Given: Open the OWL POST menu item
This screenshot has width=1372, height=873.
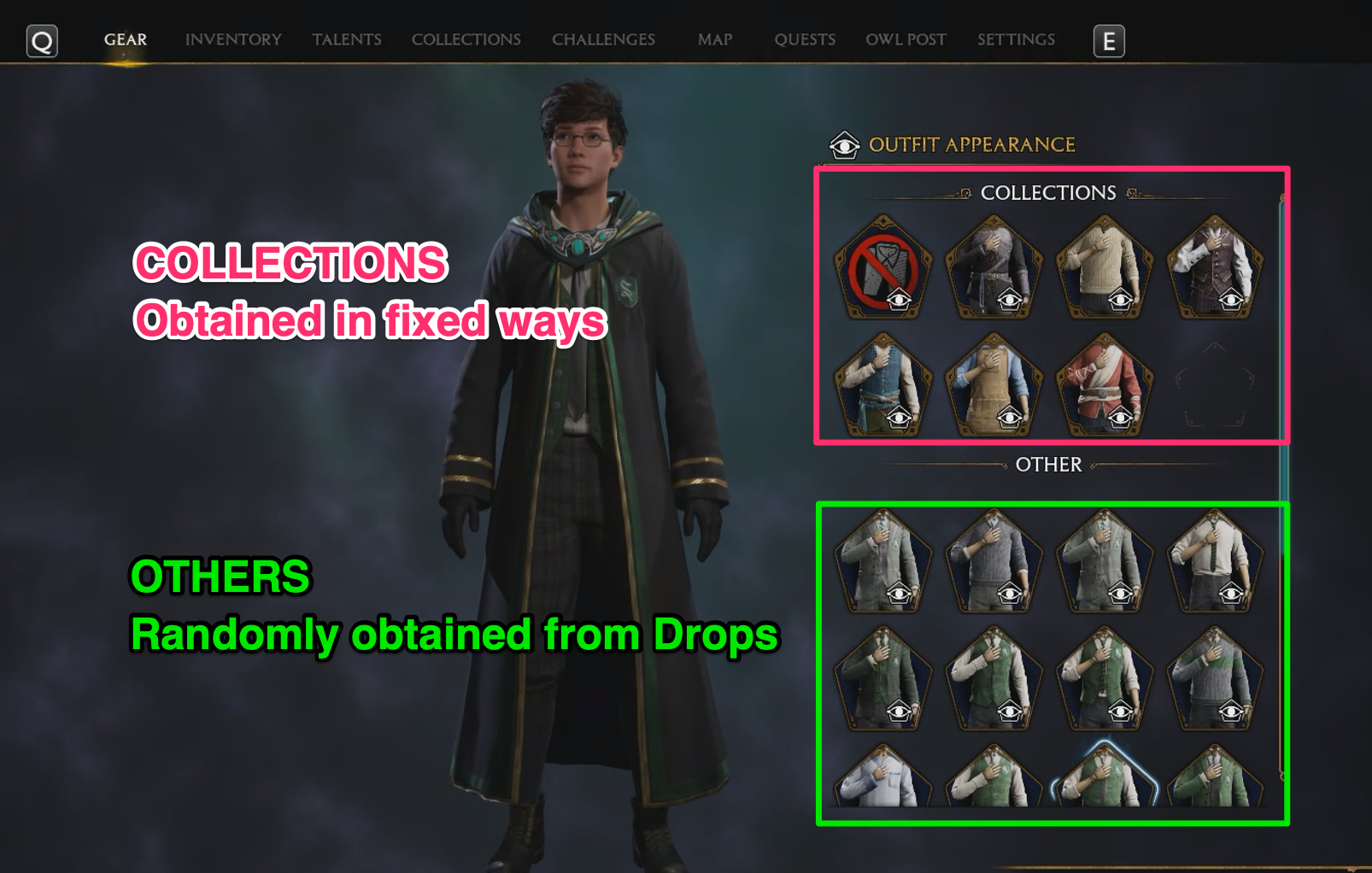Looking at the screenshot, I should [x=905, y=39].
